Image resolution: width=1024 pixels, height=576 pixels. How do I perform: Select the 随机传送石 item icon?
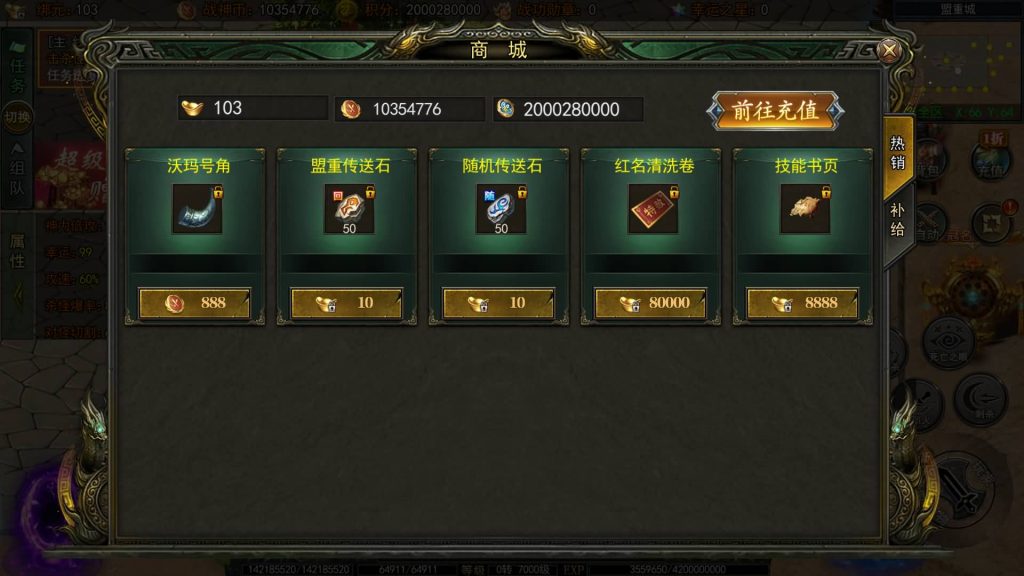(500, 209)
